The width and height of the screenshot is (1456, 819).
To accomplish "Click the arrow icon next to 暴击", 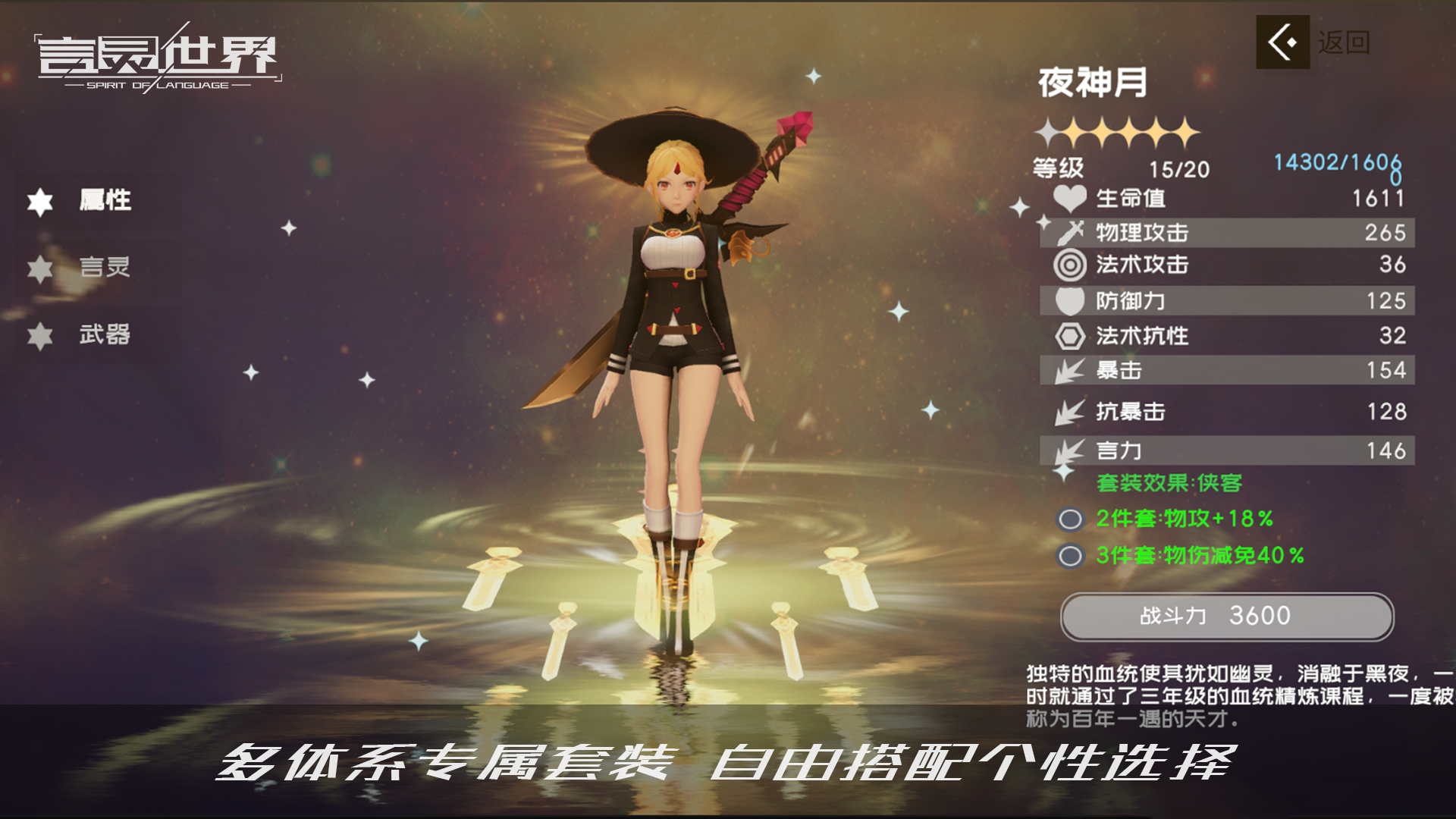I will pyautogui.click(x=1068, y=370).
